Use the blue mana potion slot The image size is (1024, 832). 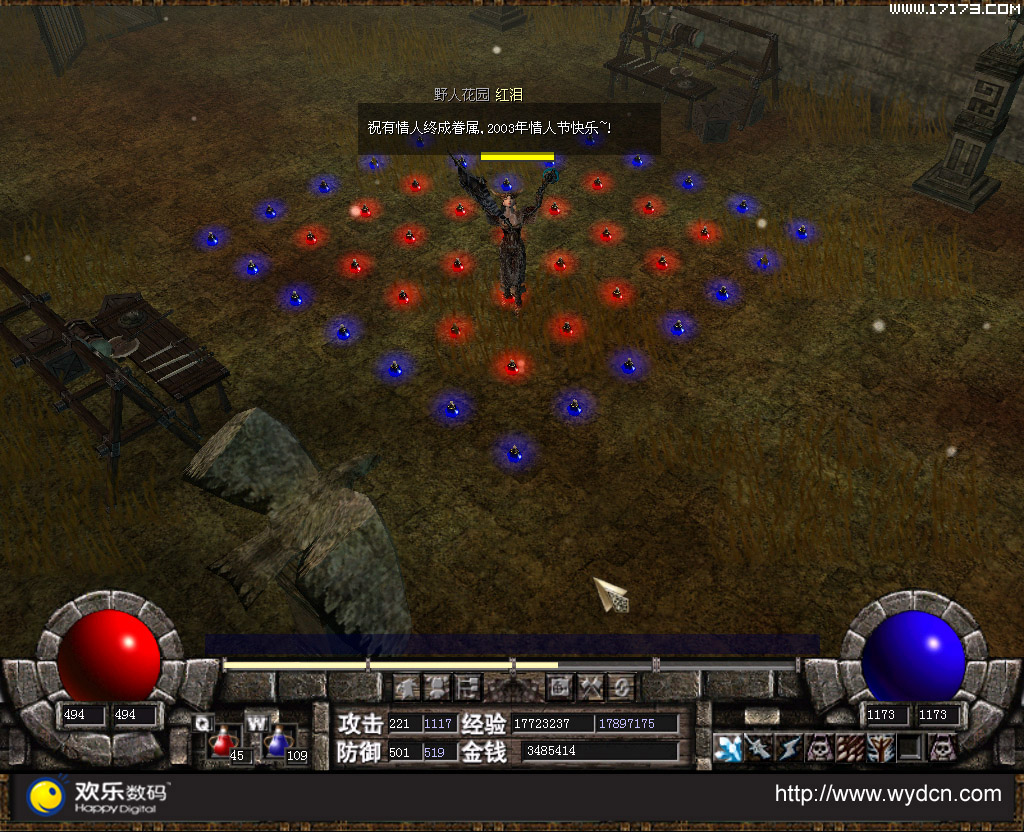click(277, 744)
